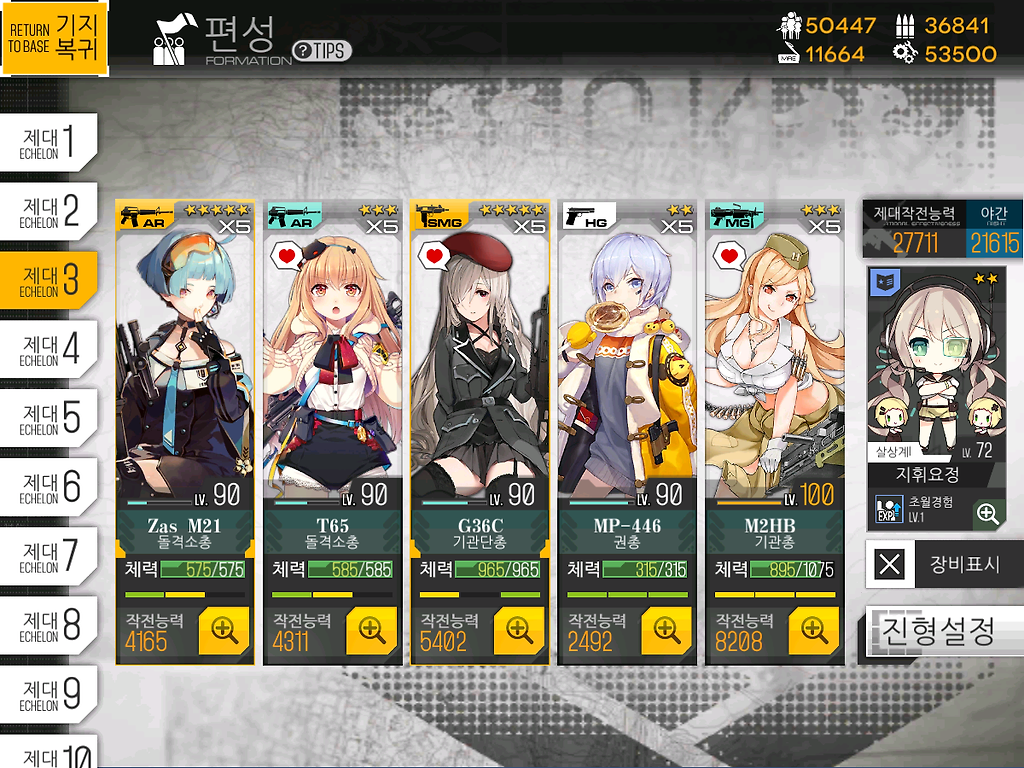Viewport: 1024px width, 768px height.
Task: Go to Echelon 8 tab
Action: click(49, 625)
